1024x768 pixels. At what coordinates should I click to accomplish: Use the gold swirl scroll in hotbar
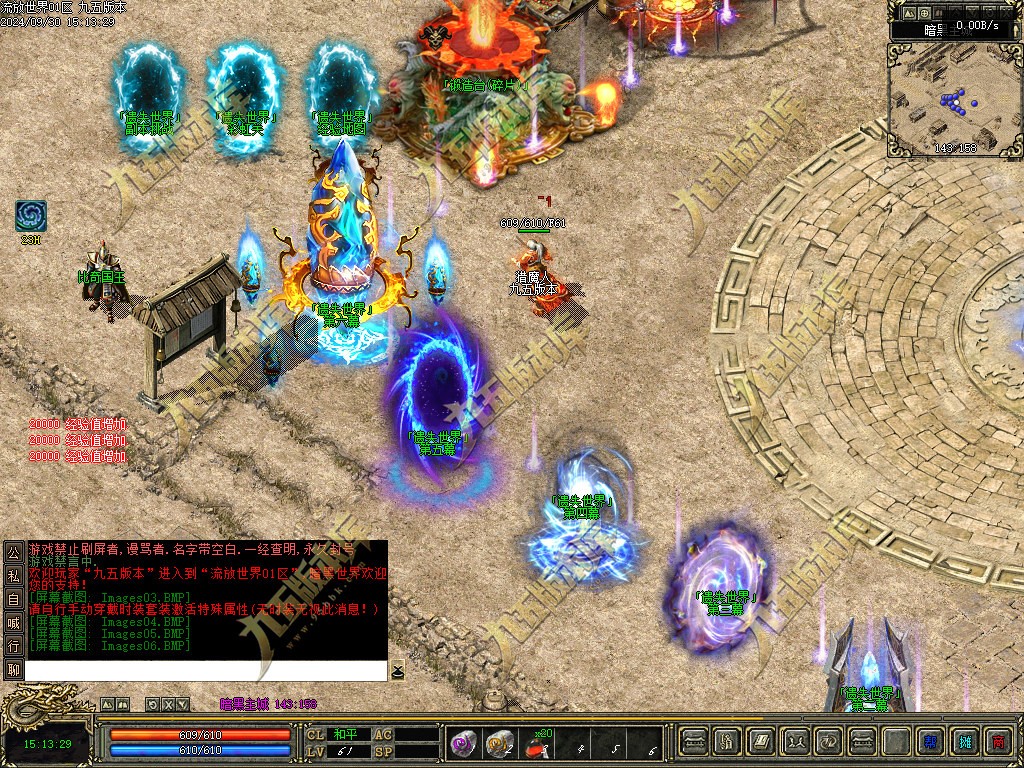click(499, 743)
